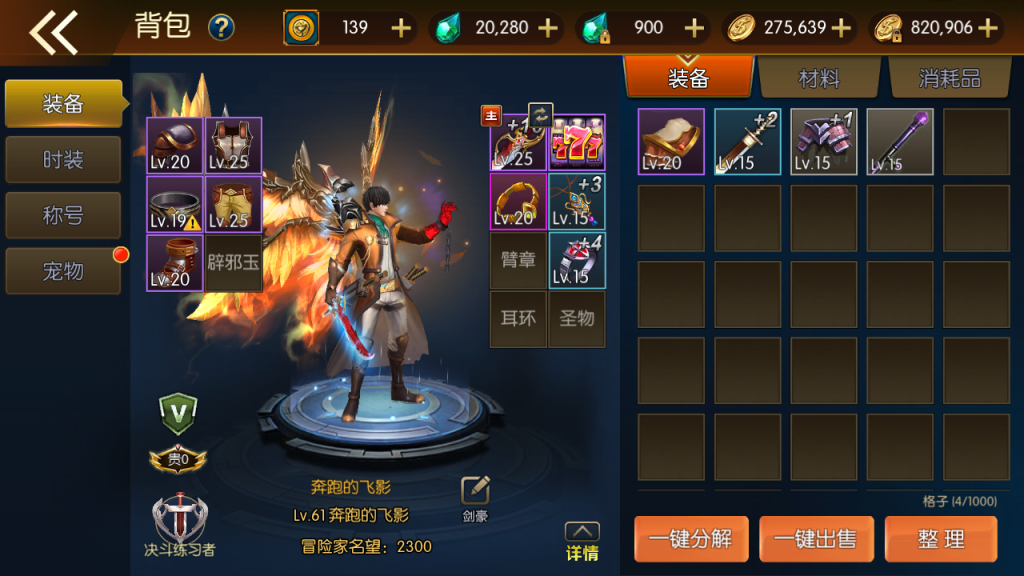
Task: Select the equipped Lv.20 boots slot
Action: pos(175,263)
